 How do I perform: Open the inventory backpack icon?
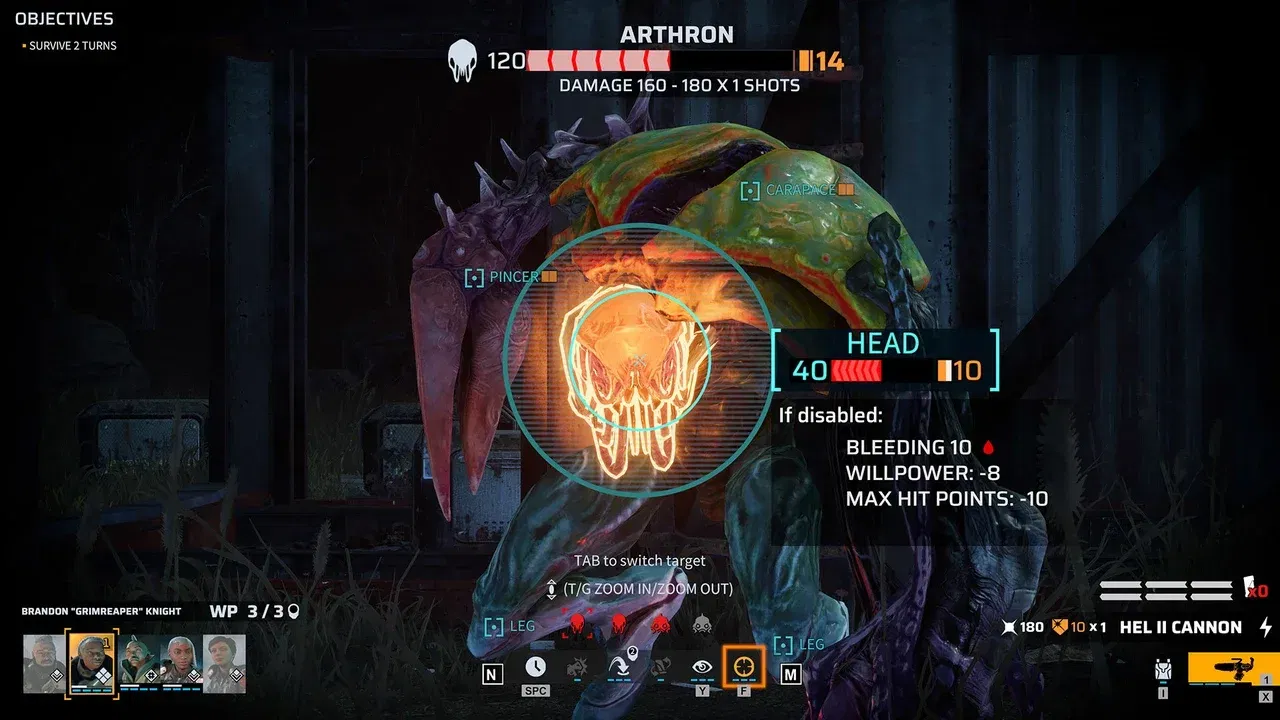point(1163,668)
